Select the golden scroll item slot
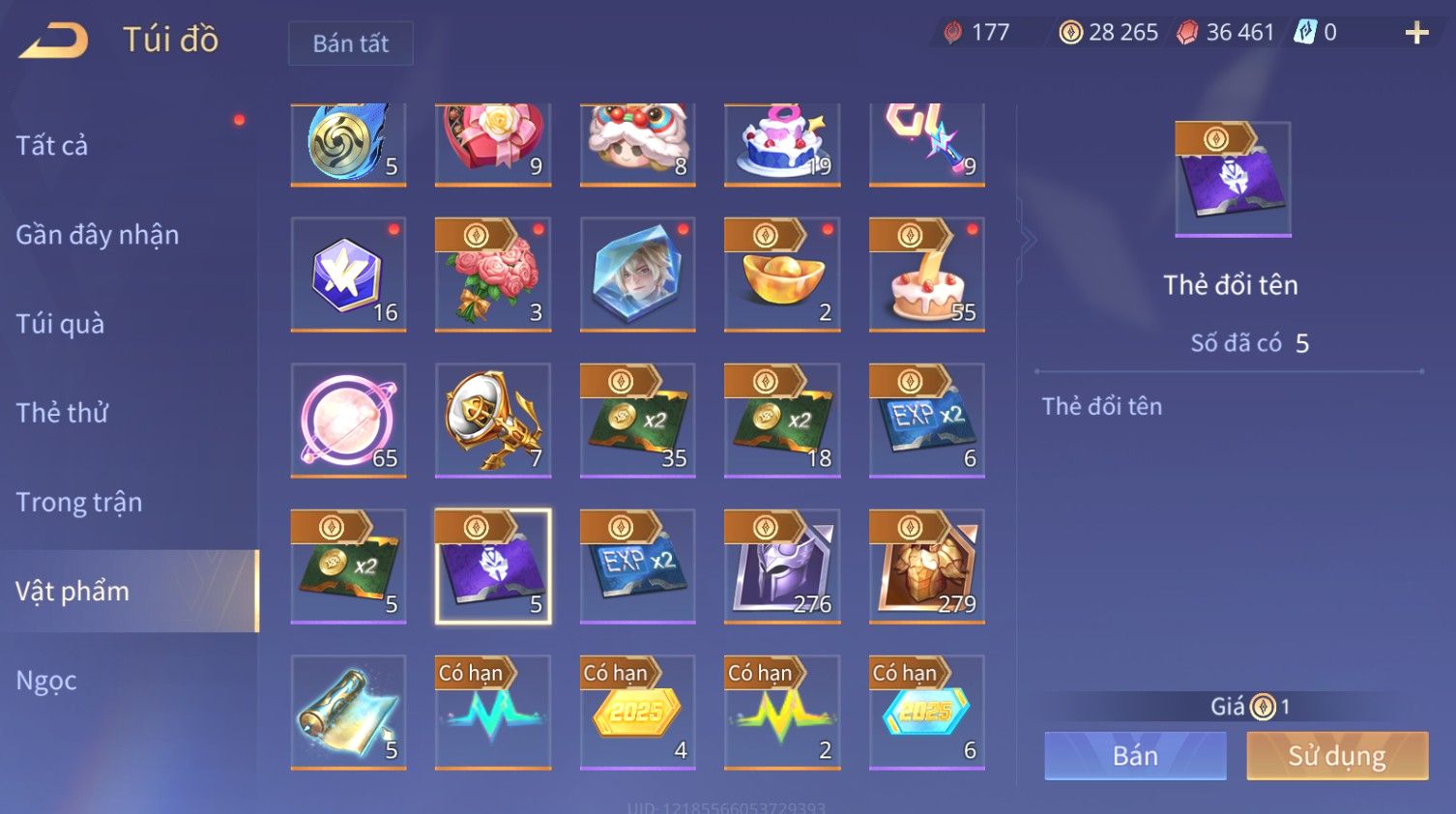 tap(348, 712)
